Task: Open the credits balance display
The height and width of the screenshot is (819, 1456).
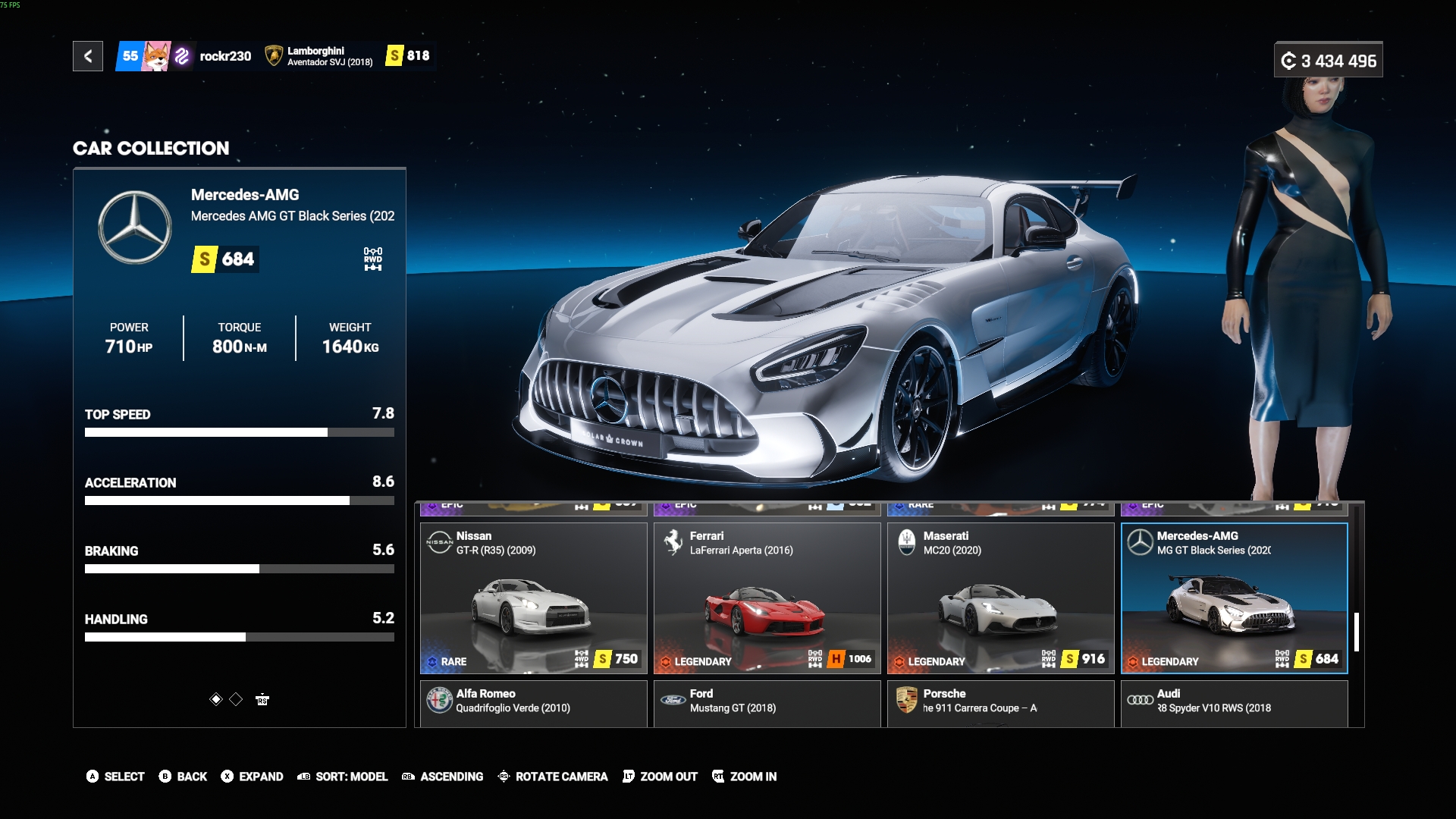Action: pyautogui.click(x=1328, y=61)
